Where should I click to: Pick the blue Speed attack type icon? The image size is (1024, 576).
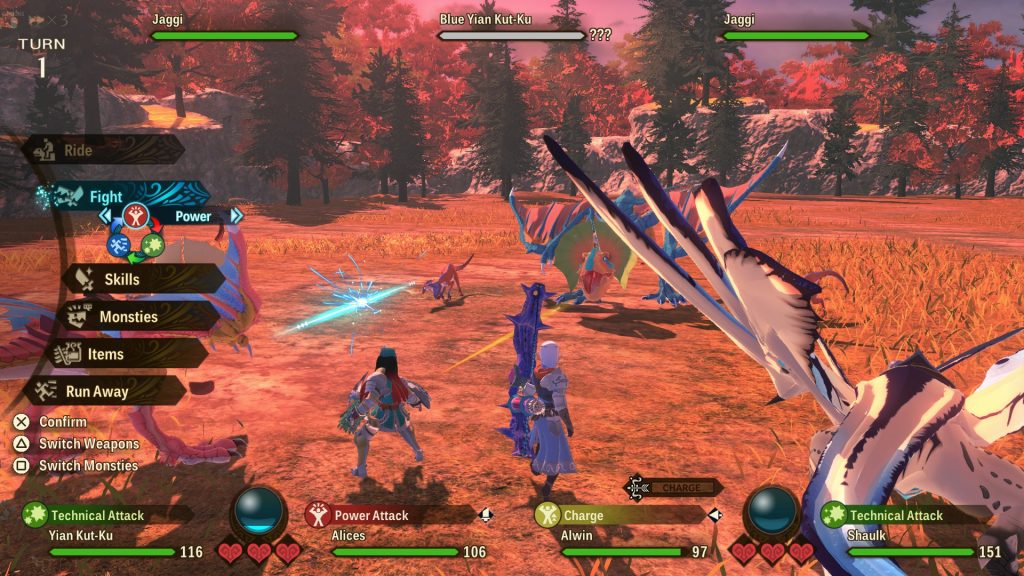click(119, 244)
